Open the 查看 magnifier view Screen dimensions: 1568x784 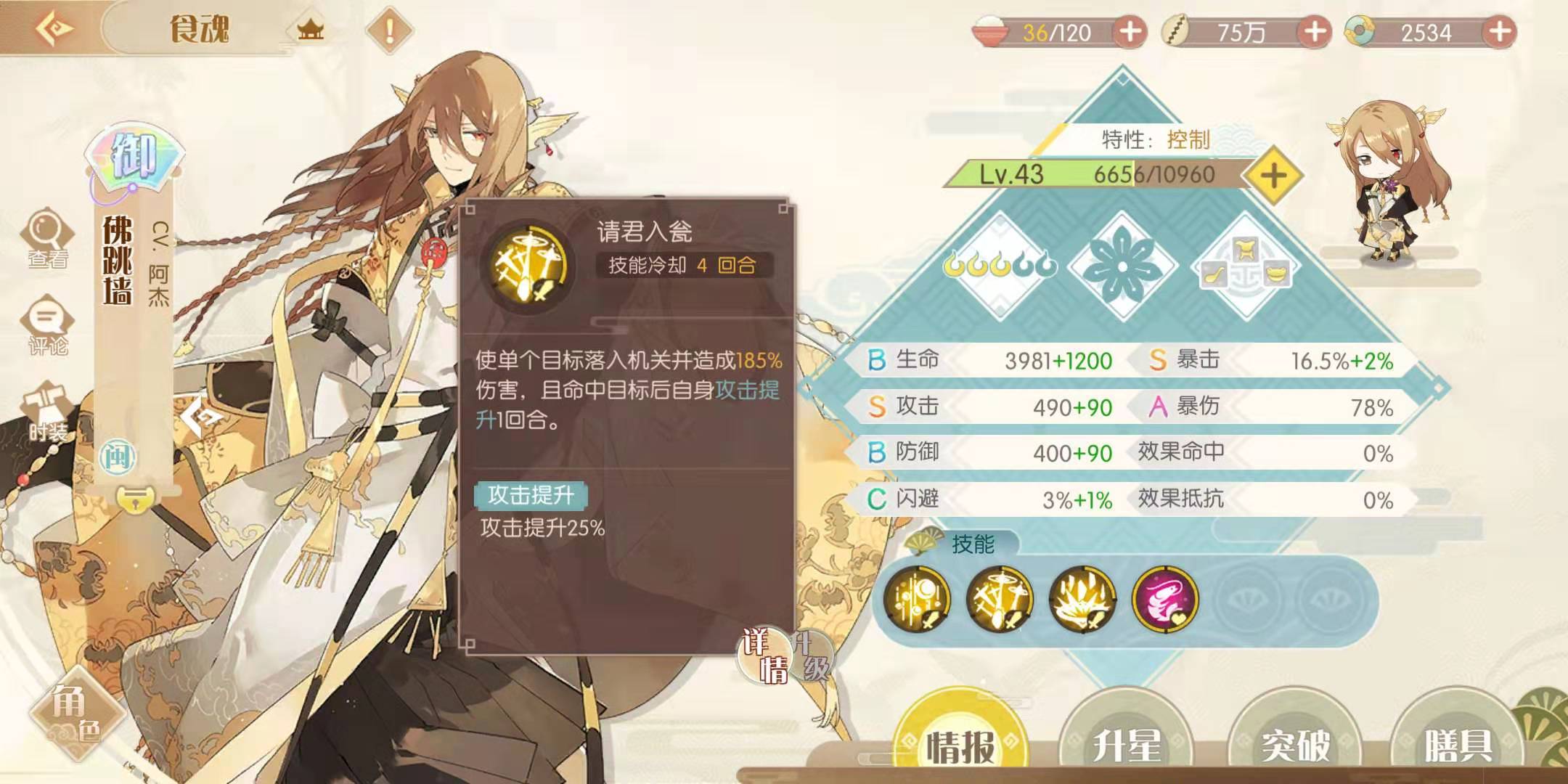point(48,238)
